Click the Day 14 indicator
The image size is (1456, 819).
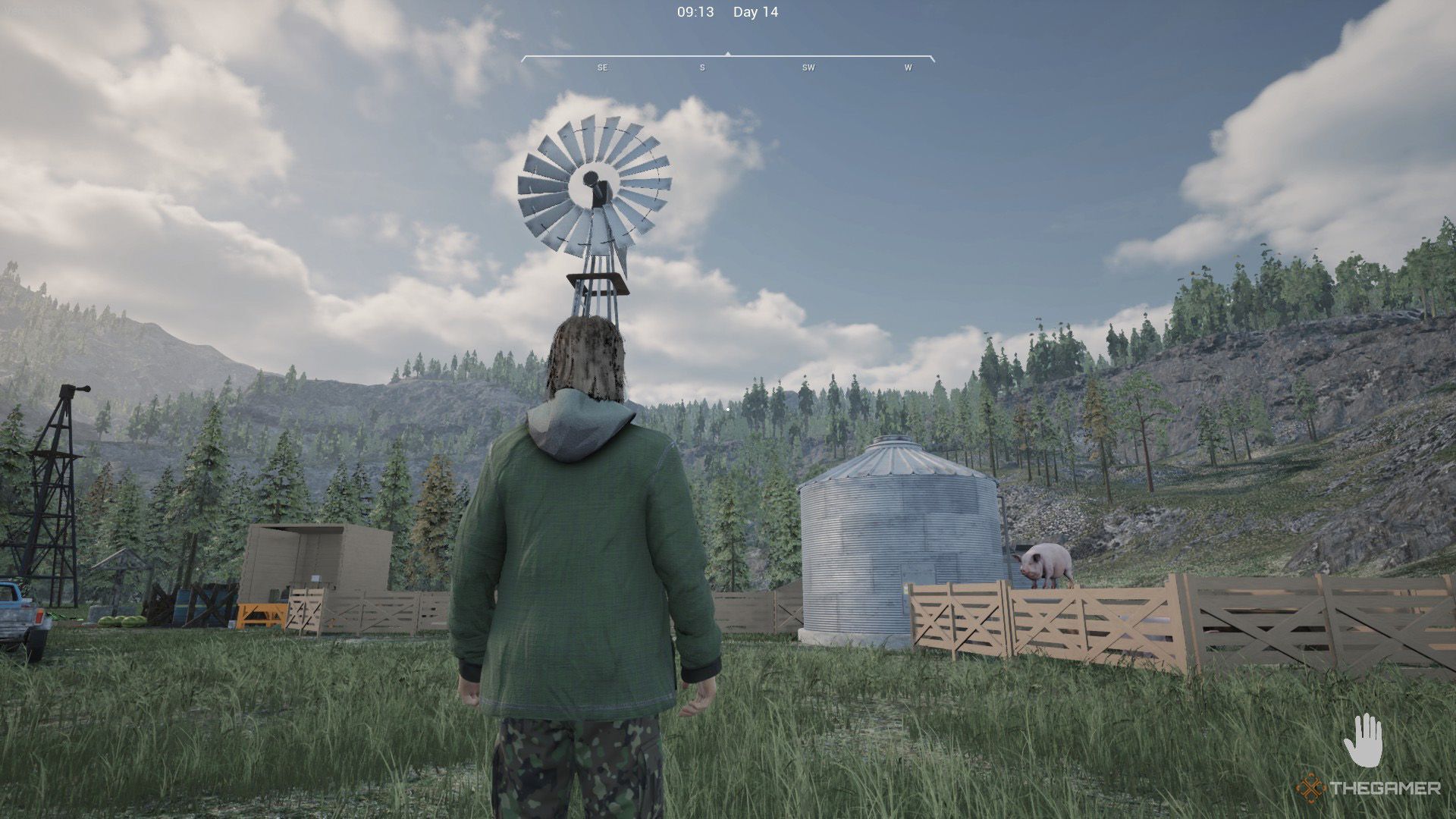click(x=755, y=12)
